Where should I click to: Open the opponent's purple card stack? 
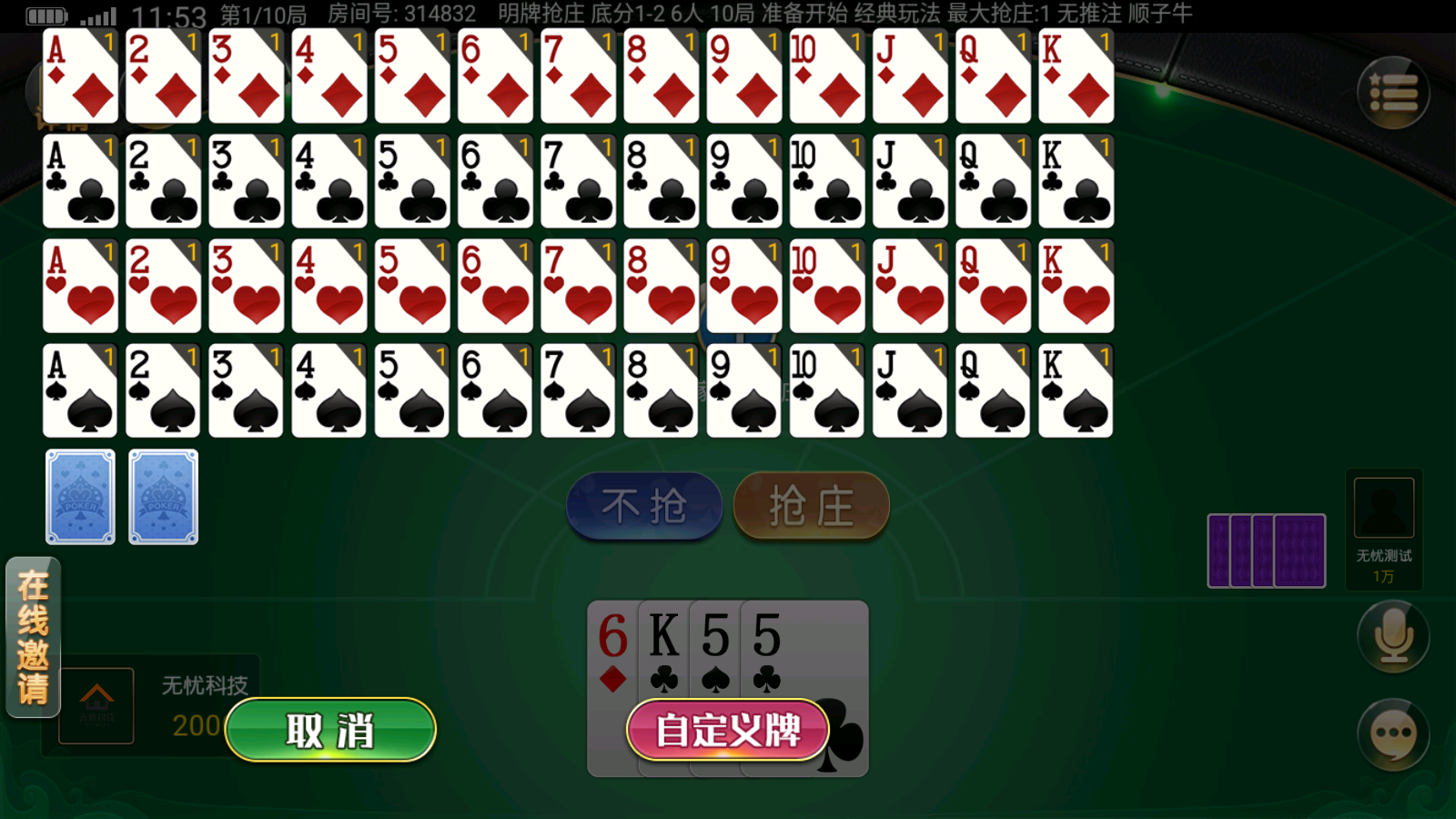1266,550
